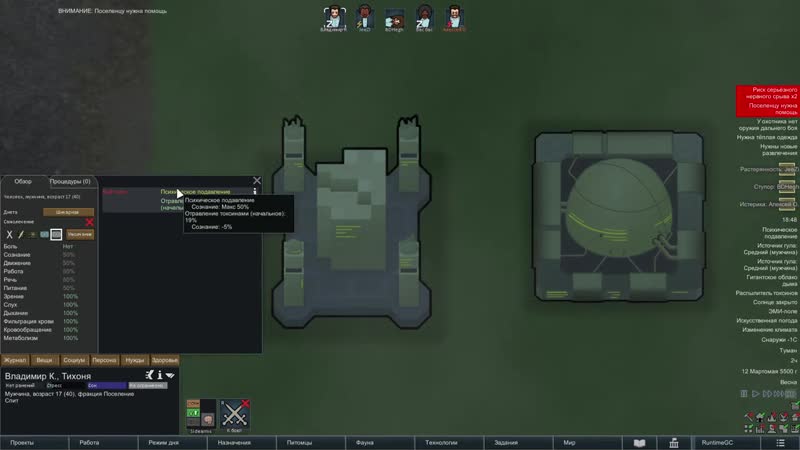Close the health panel with X
The image size is (800, 450).
point(257,181)
